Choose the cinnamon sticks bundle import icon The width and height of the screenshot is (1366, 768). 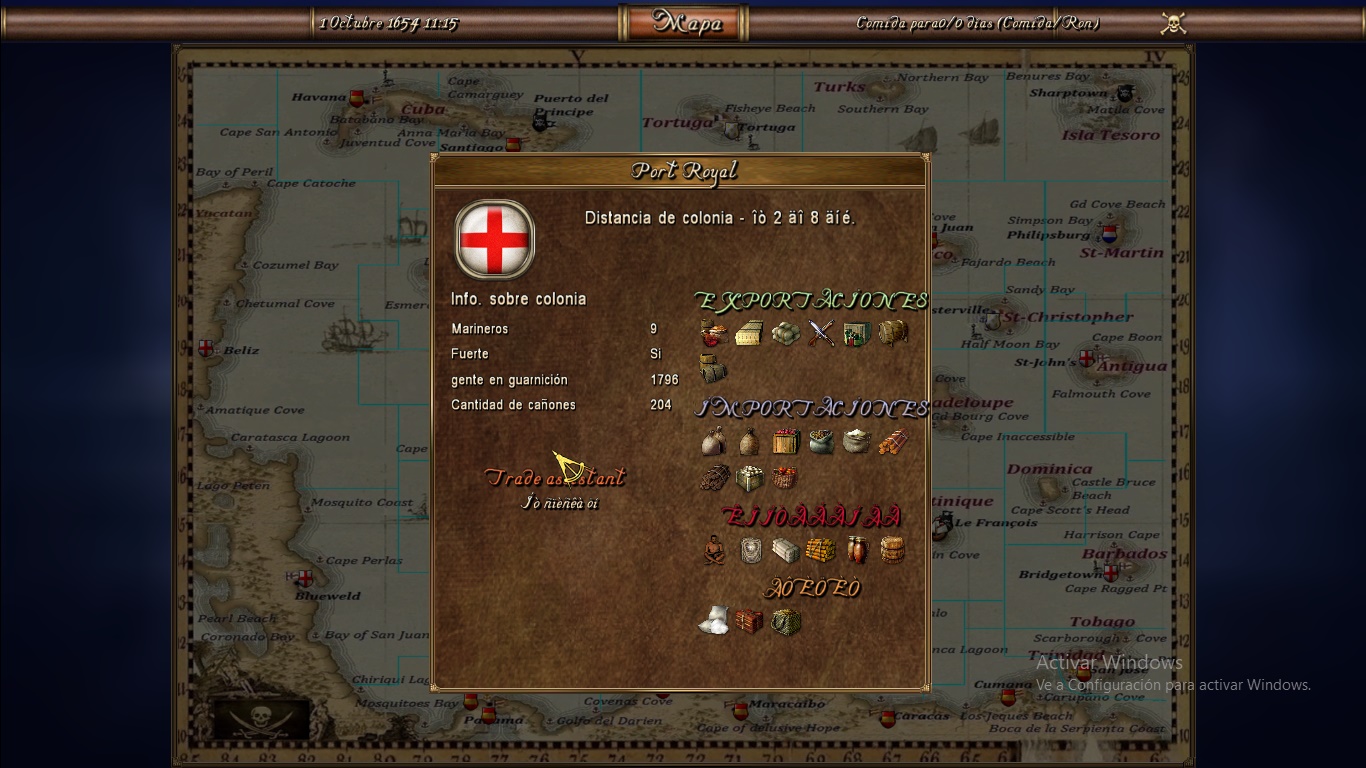click(892, 441)
